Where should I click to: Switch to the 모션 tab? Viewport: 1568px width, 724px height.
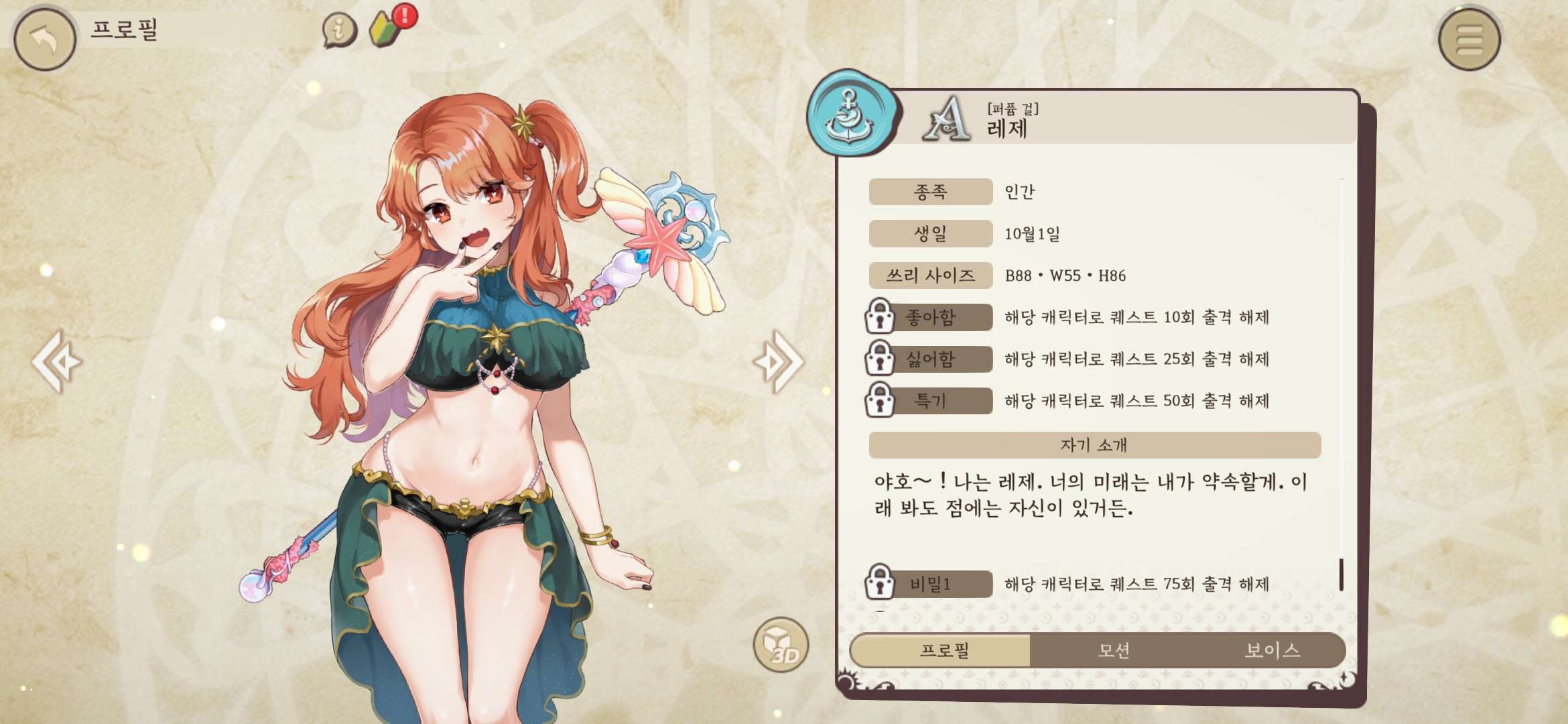click(x=1114, y=650)
